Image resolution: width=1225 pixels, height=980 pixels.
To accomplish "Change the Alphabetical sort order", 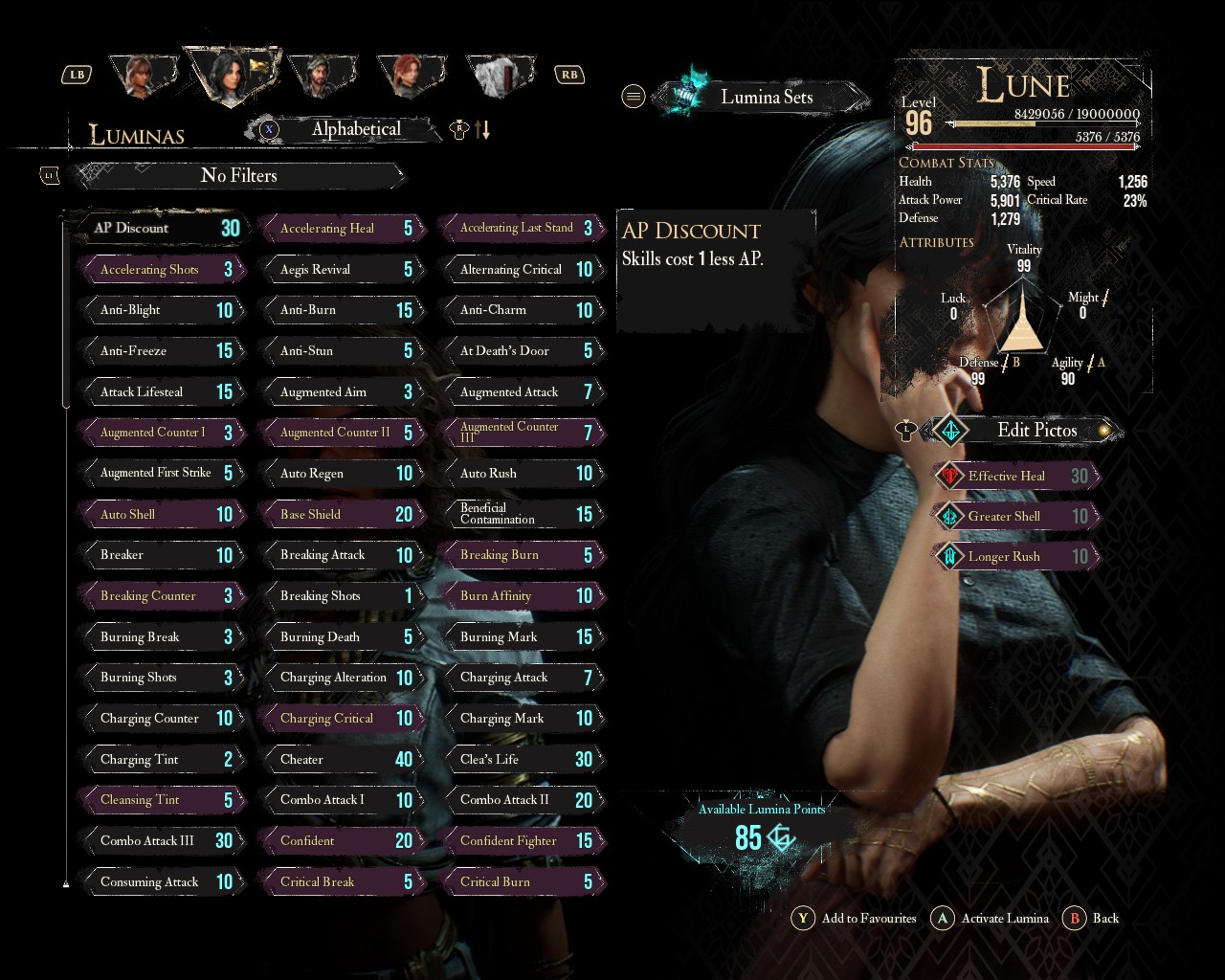I will point(355,129).
